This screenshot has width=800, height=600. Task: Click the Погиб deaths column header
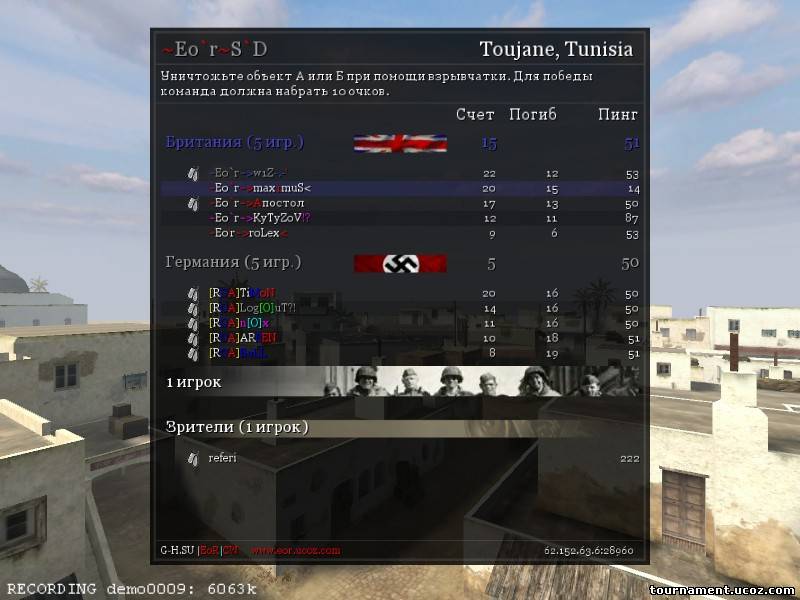coord(533,114)
